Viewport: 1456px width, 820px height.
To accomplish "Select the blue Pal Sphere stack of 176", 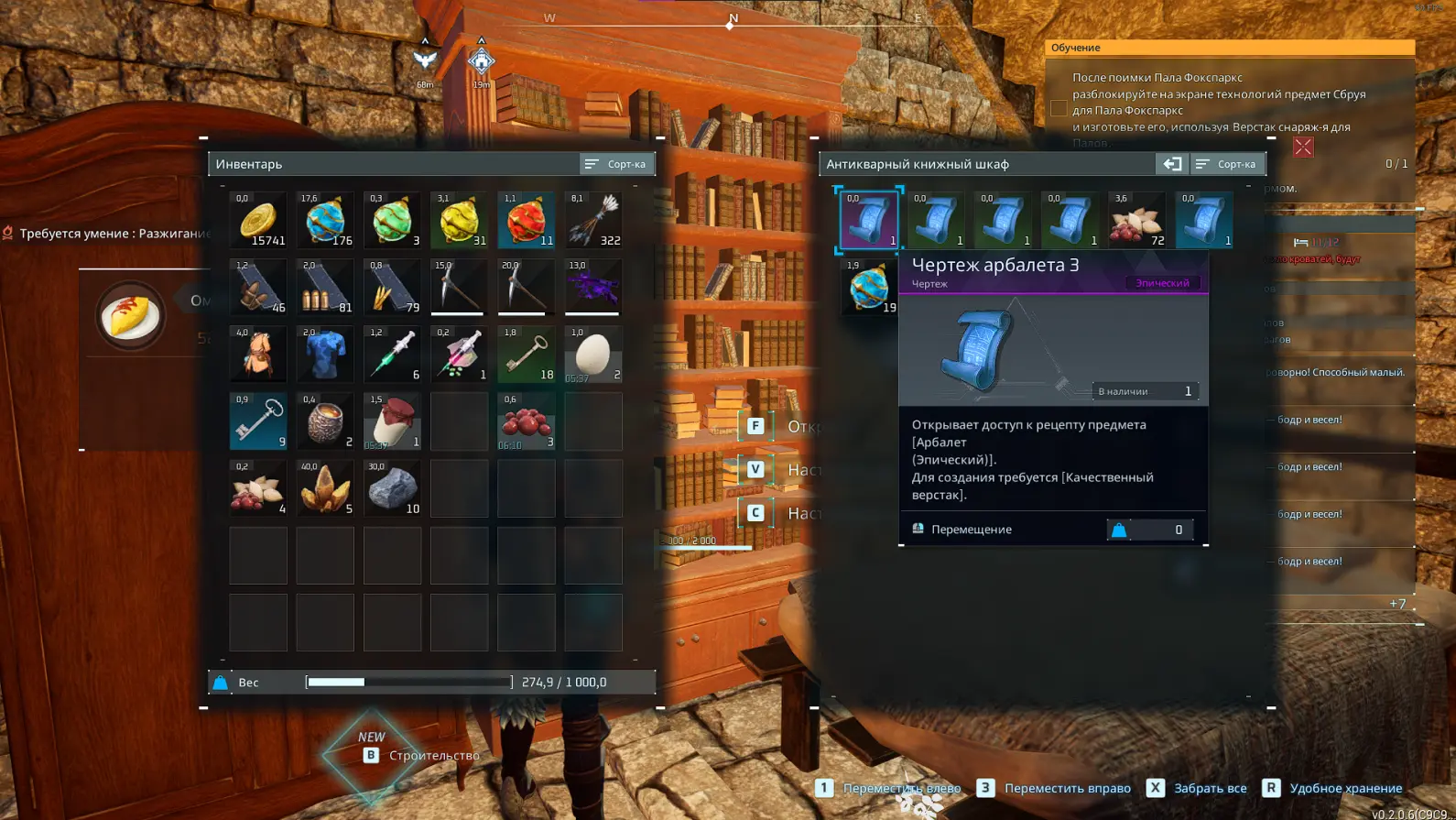I will click(x=325, y=221).
